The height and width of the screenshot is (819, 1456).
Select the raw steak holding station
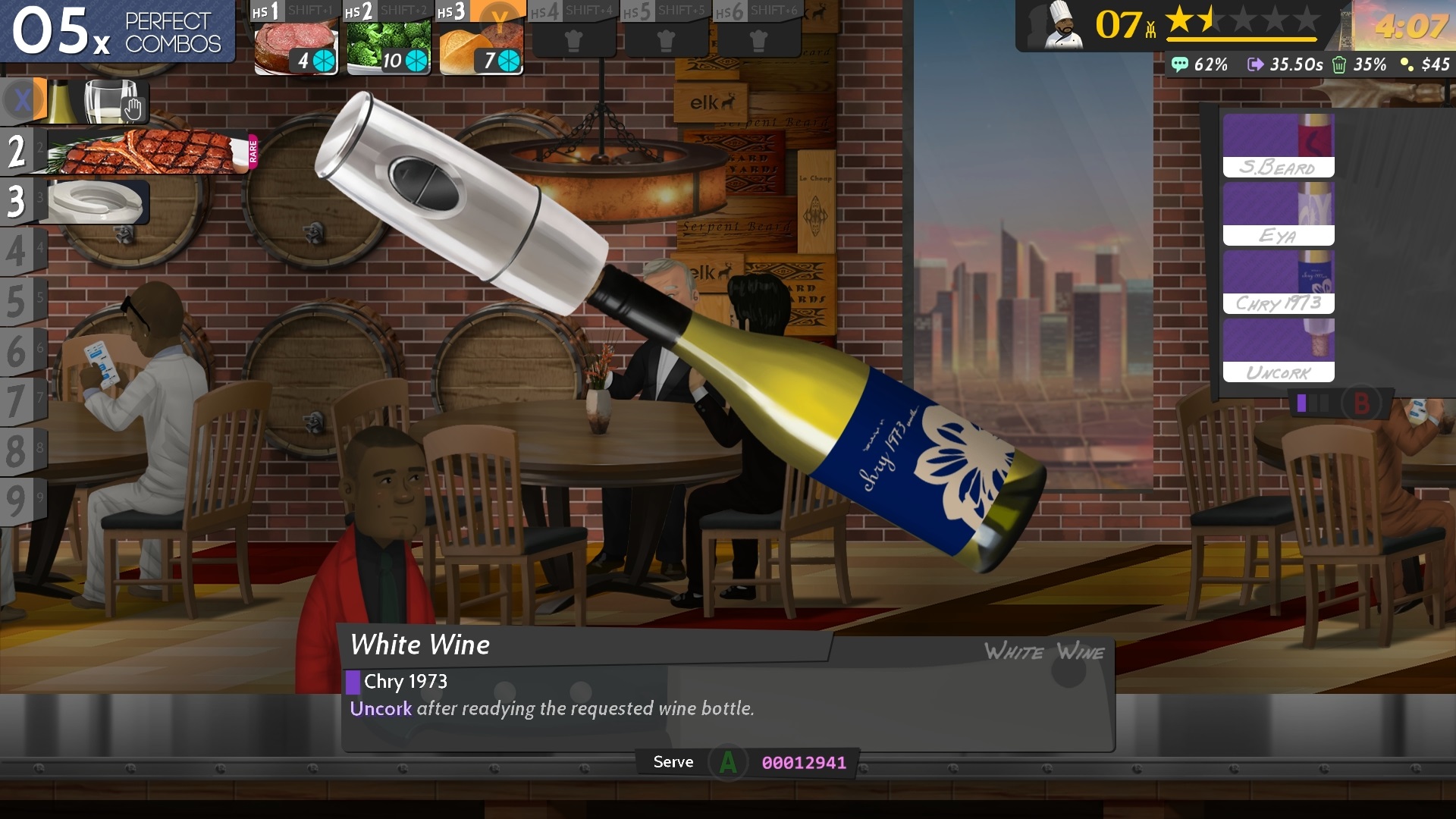point(296,47)
